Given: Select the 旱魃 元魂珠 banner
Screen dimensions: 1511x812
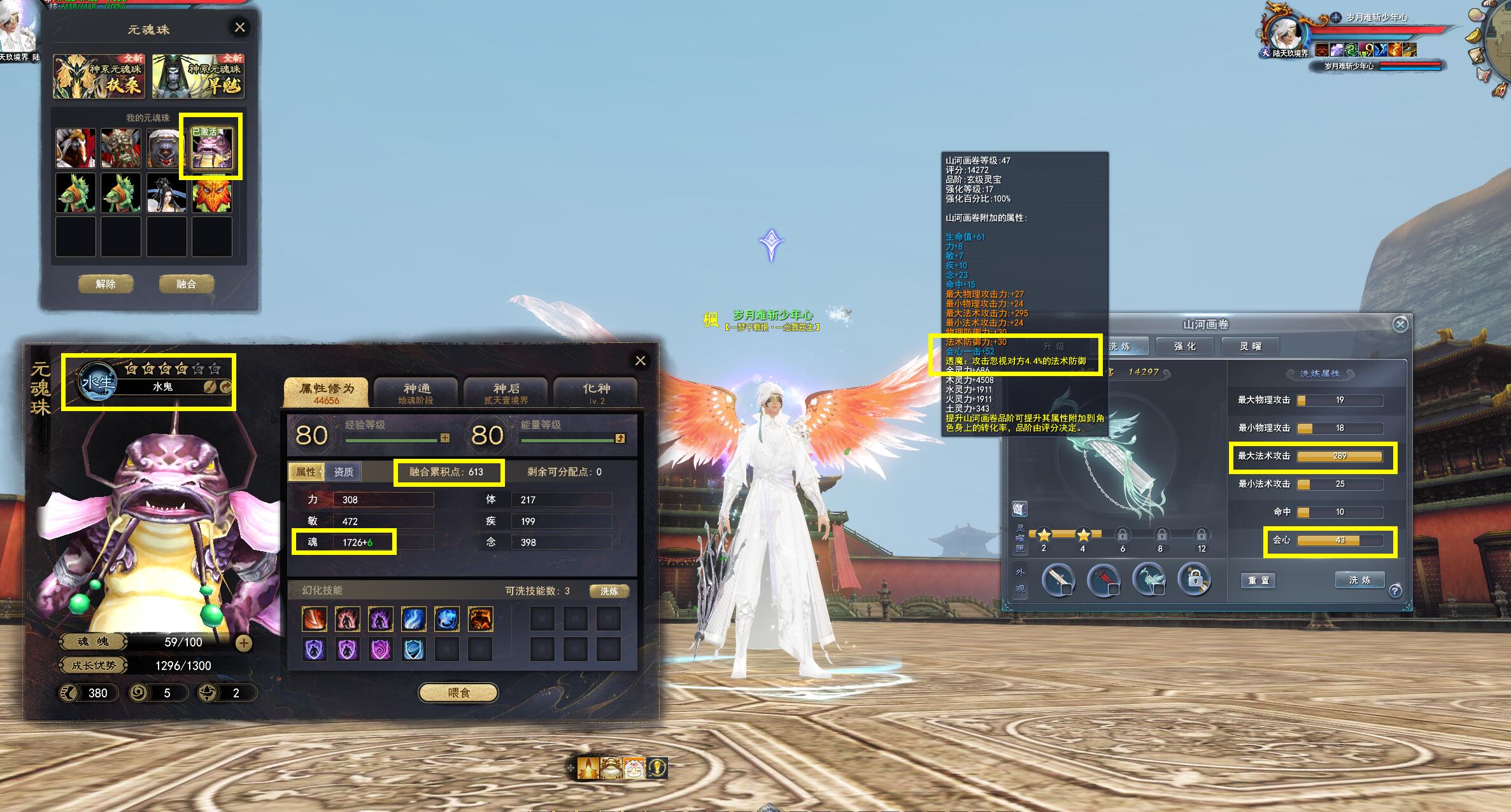Looking at the screenshot, I should click(198, 77).
